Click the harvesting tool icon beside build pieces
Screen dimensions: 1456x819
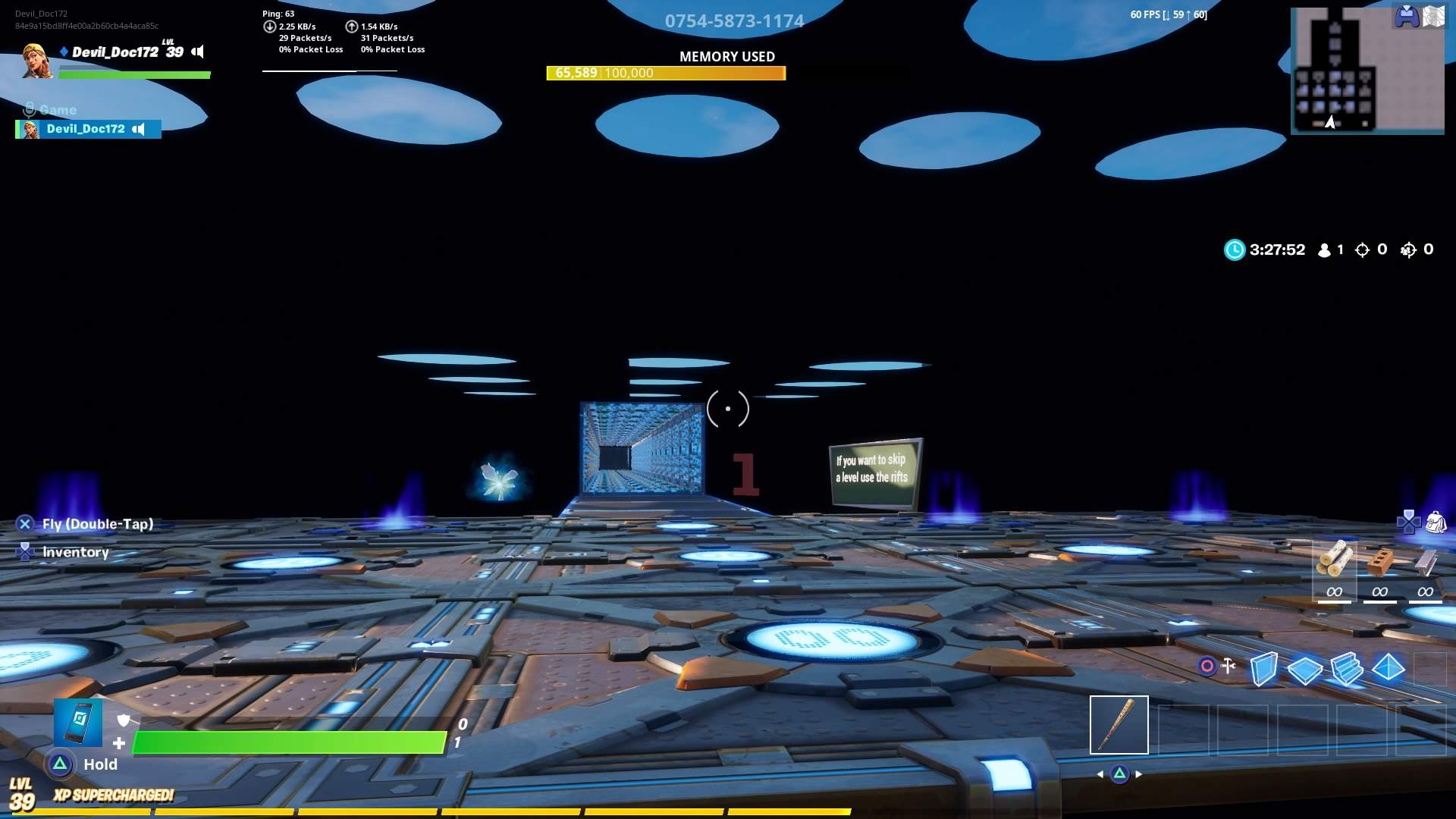coord(1229,667)
